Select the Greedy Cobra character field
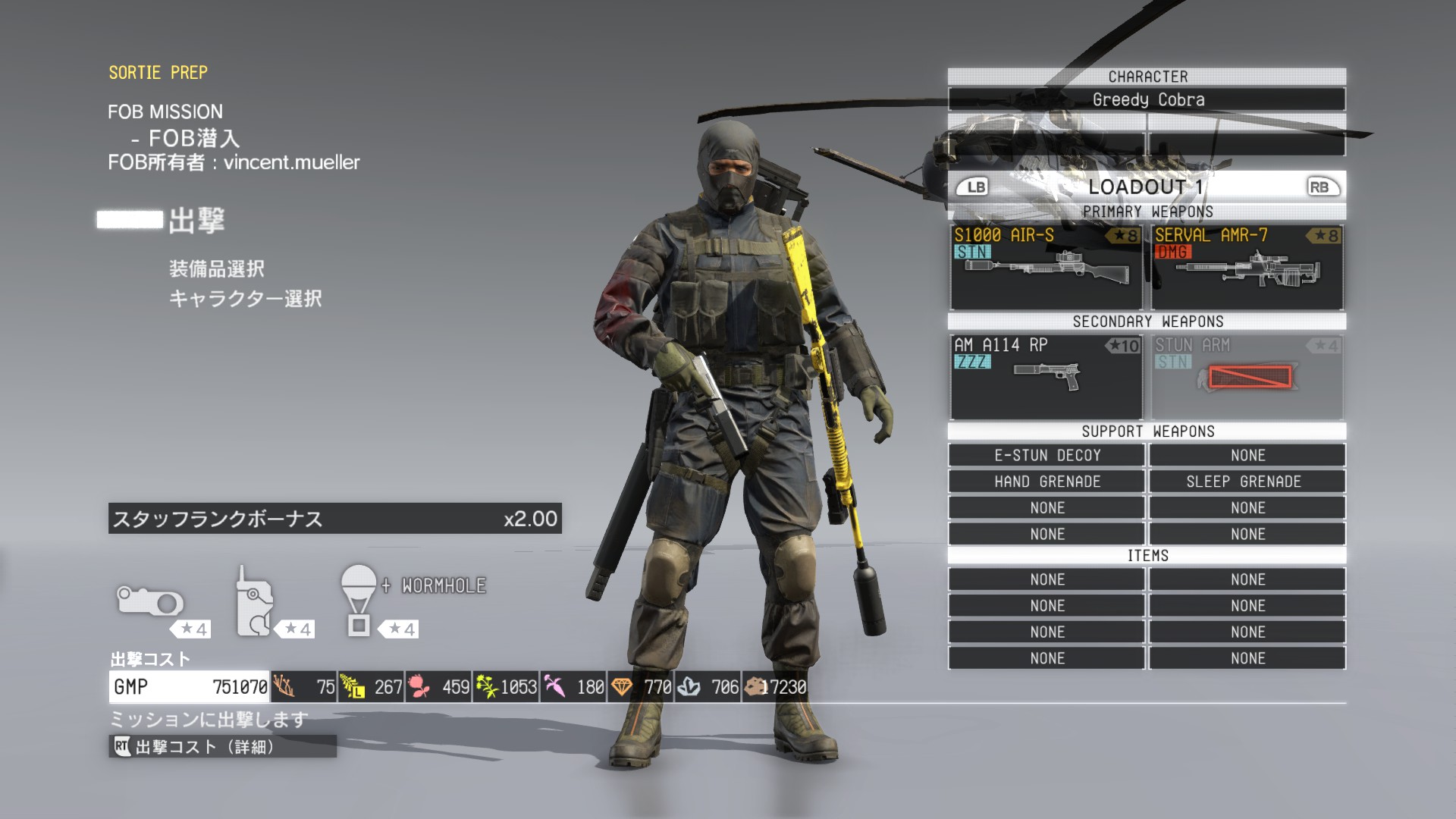This screenshot has width=1456, height=819. pos(1147,99)
